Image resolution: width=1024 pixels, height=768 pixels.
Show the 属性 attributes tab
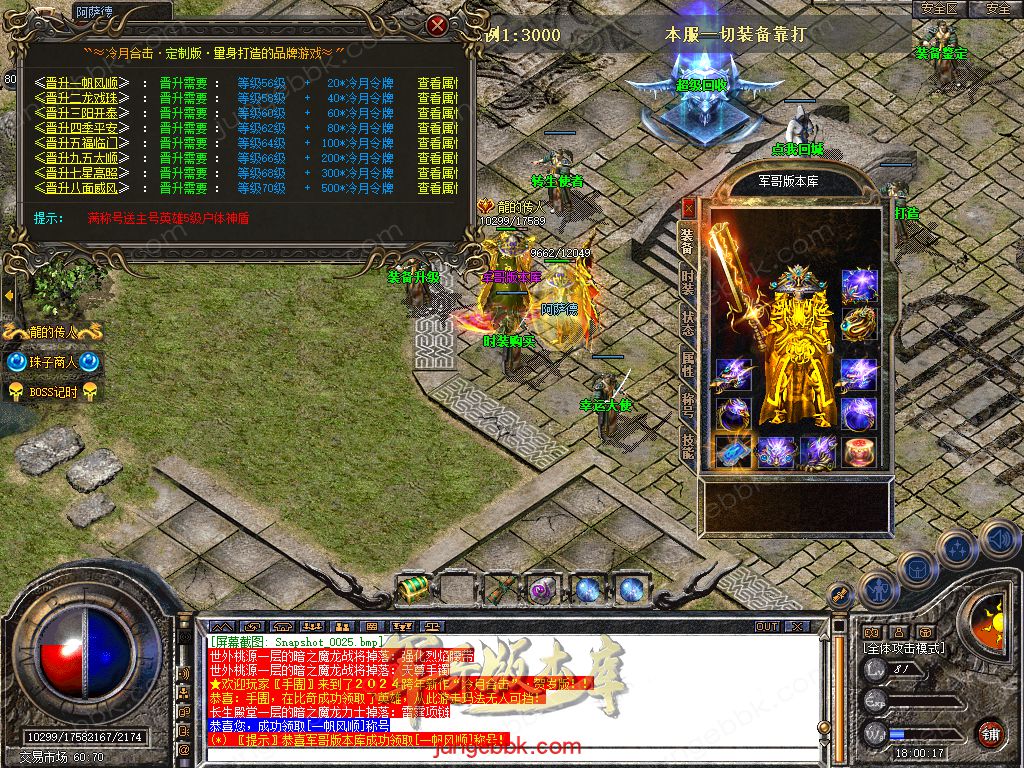[688, 364]
